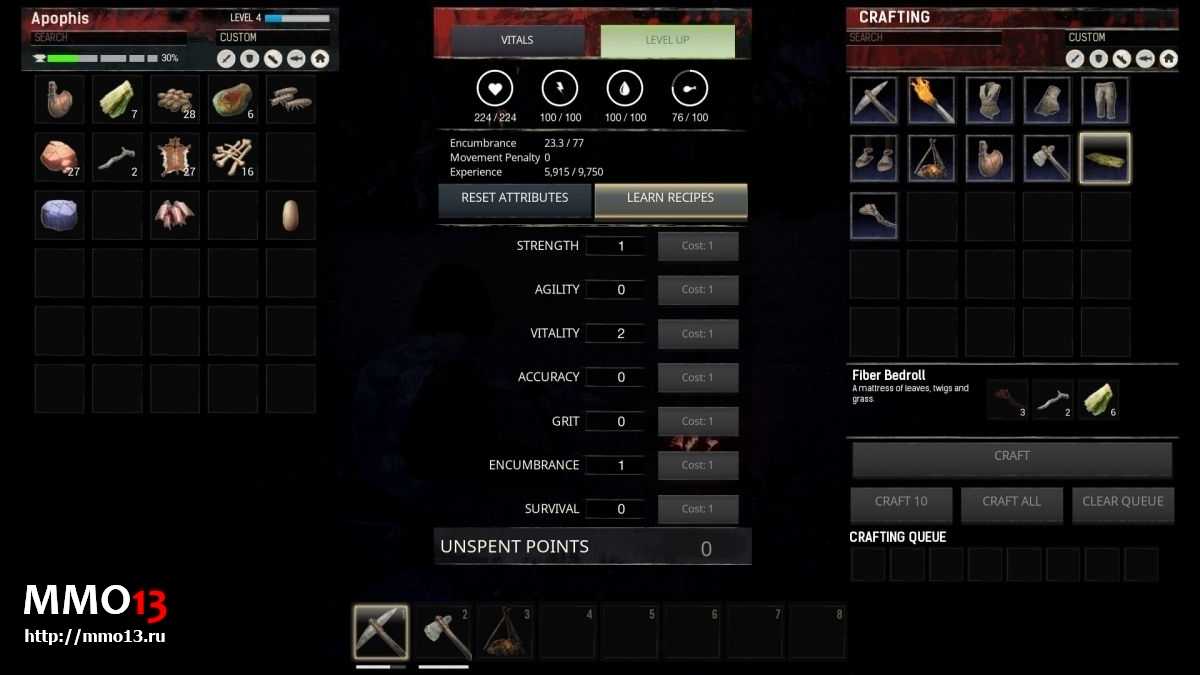The height and width of the screenshot is (675, 1200).
Task: Click the crafting panel search box
Action: coord(924,38)
